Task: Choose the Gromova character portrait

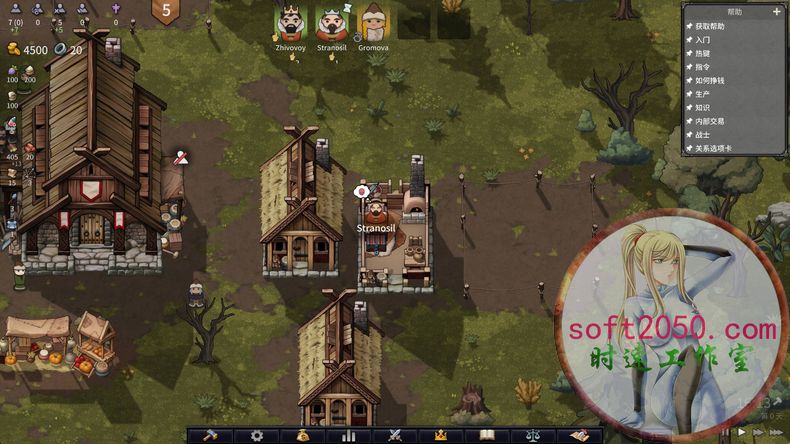Action: coord(373,22)
